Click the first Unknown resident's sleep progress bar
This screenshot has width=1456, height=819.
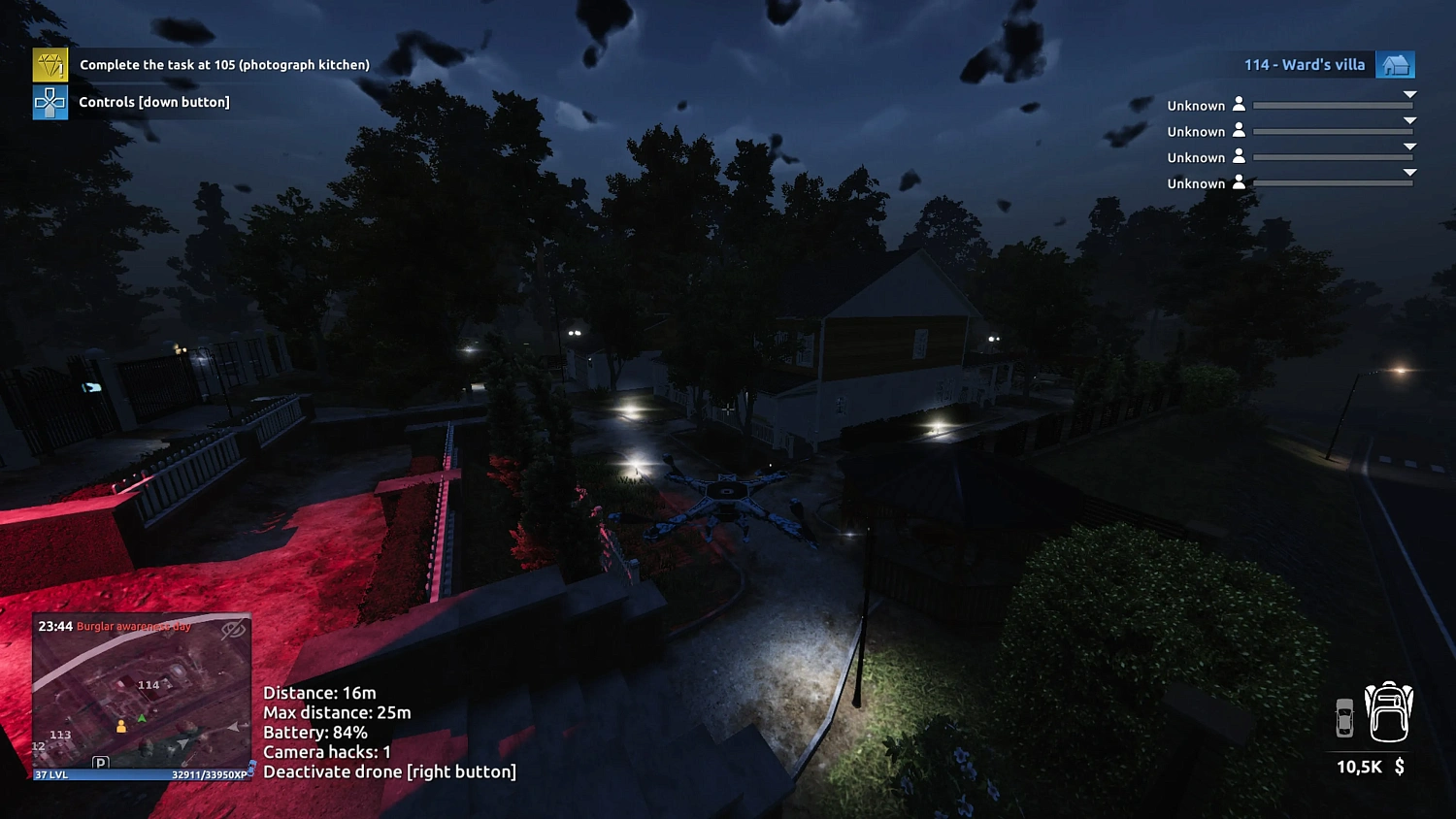coord(1332,107)
